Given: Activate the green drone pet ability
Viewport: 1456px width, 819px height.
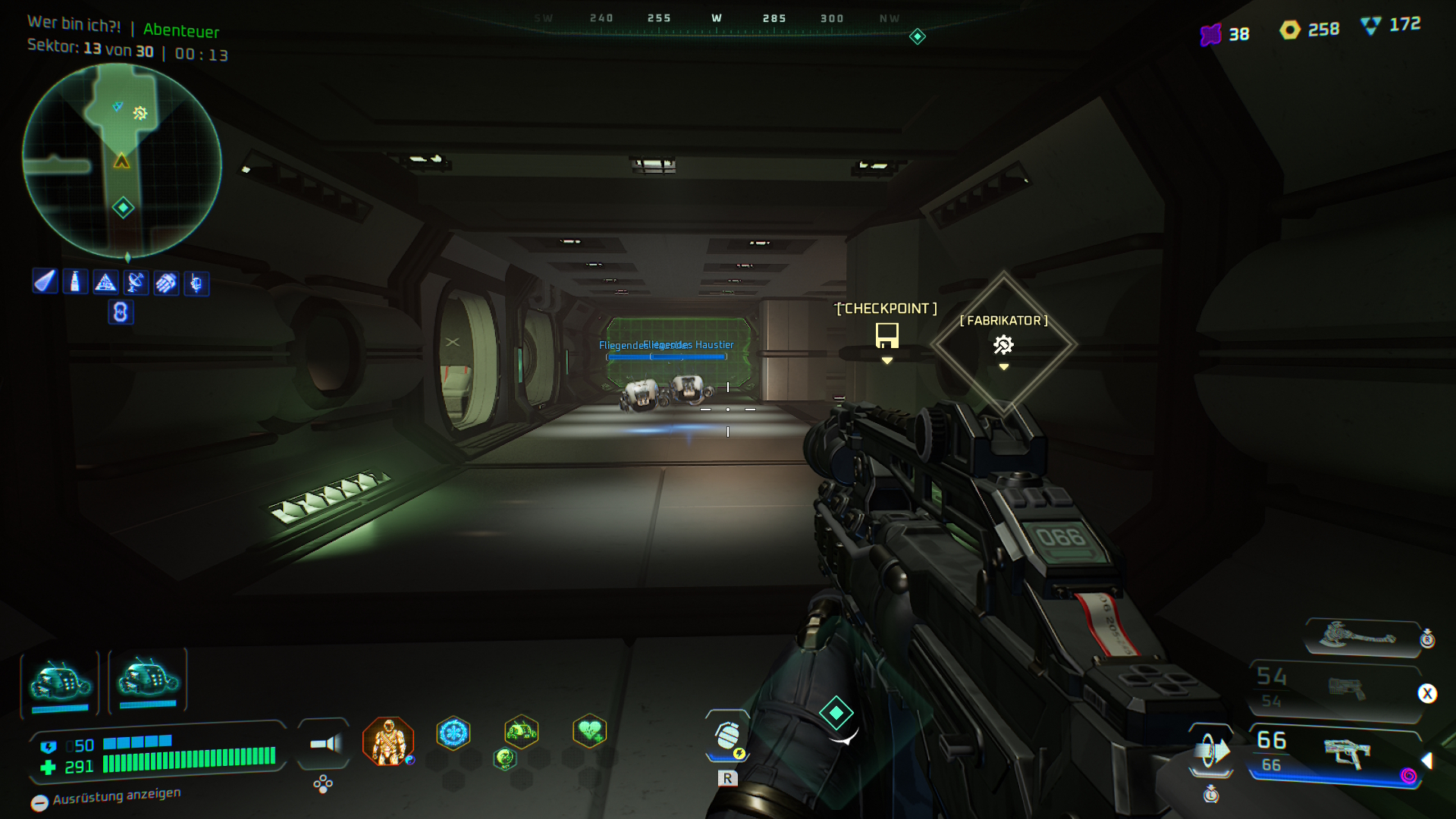Looking at the screenshot, I should tap(521, 732).
